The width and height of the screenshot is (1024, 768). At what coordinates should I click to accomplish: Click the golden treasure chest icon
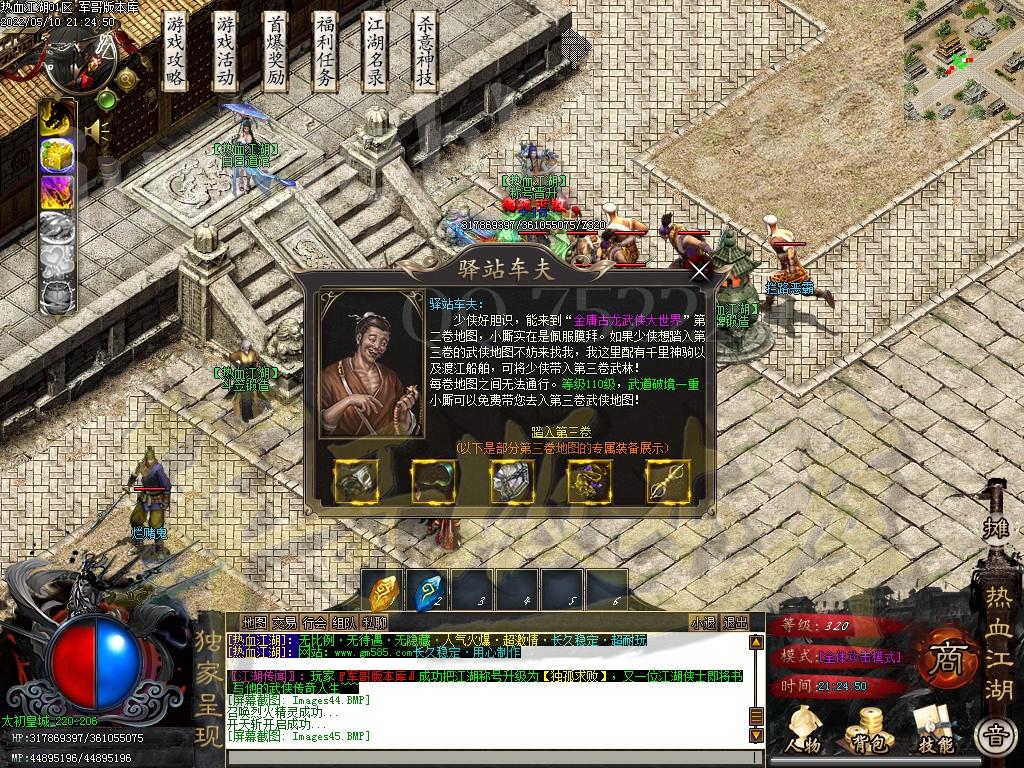56,155
